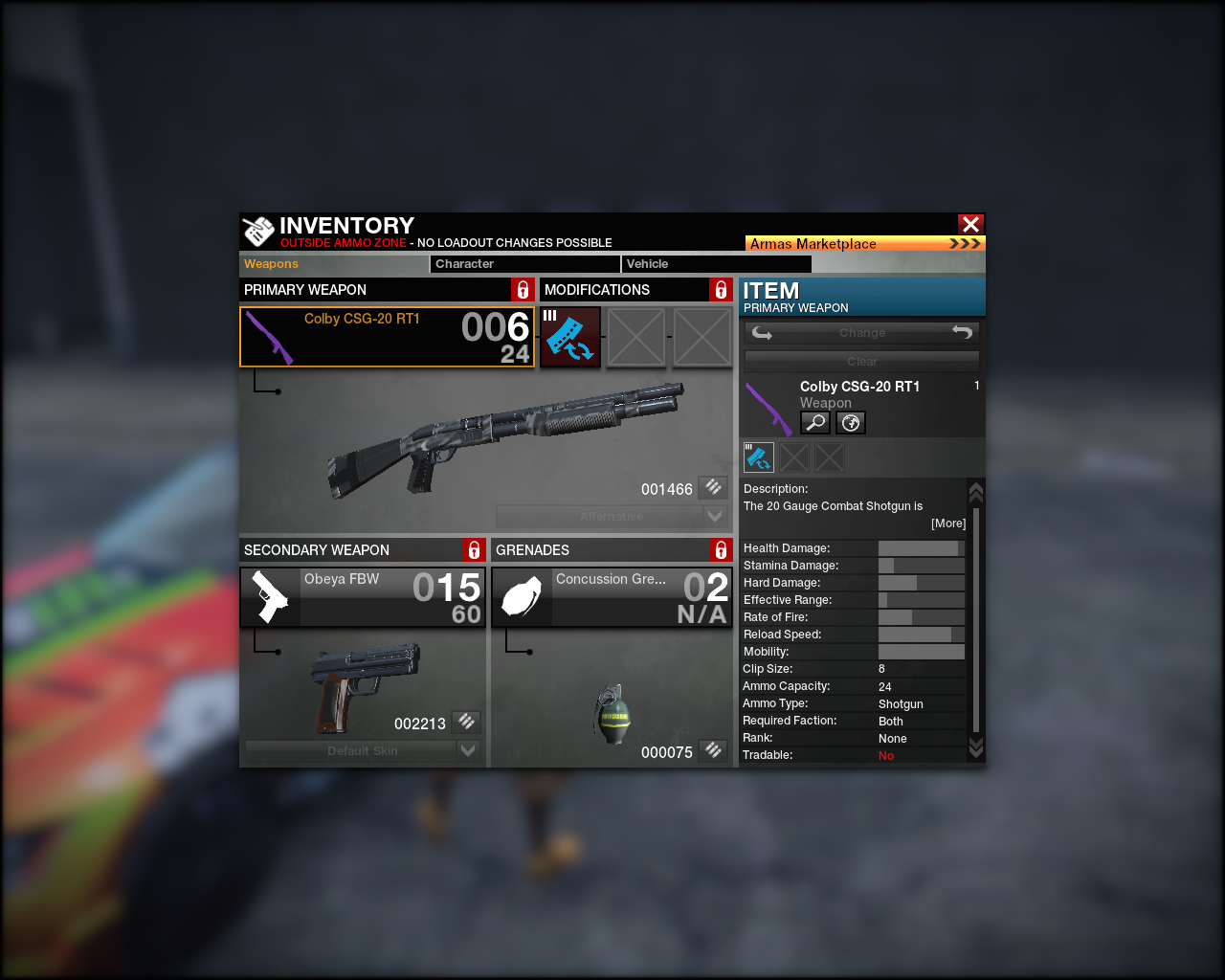Click the Change button in Item panel
This screenshot has width=1225, height=980.
[x=861, y=333]
